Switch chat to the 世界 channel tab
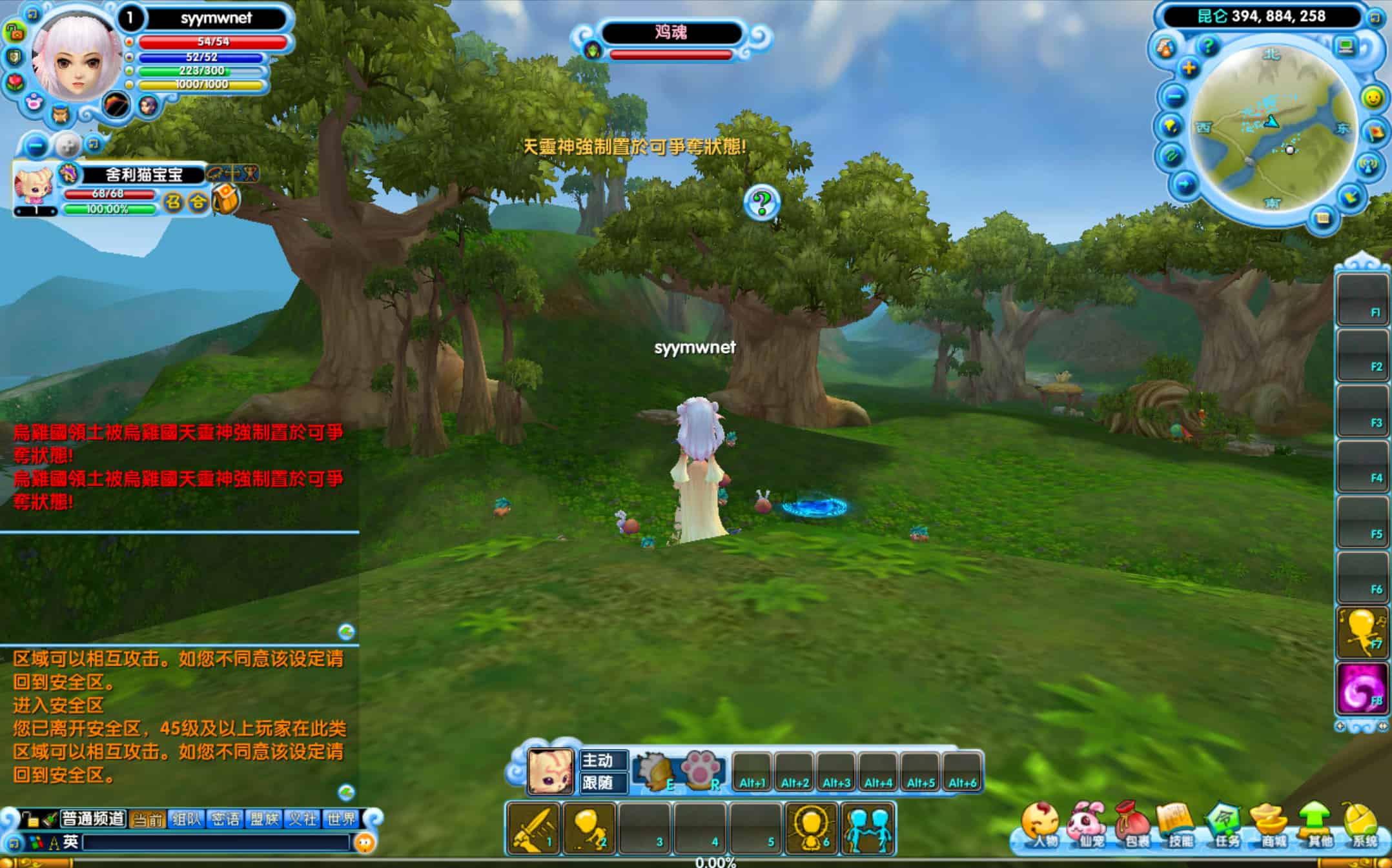Viewport: 1392px width, 868px height. point(342,819)
